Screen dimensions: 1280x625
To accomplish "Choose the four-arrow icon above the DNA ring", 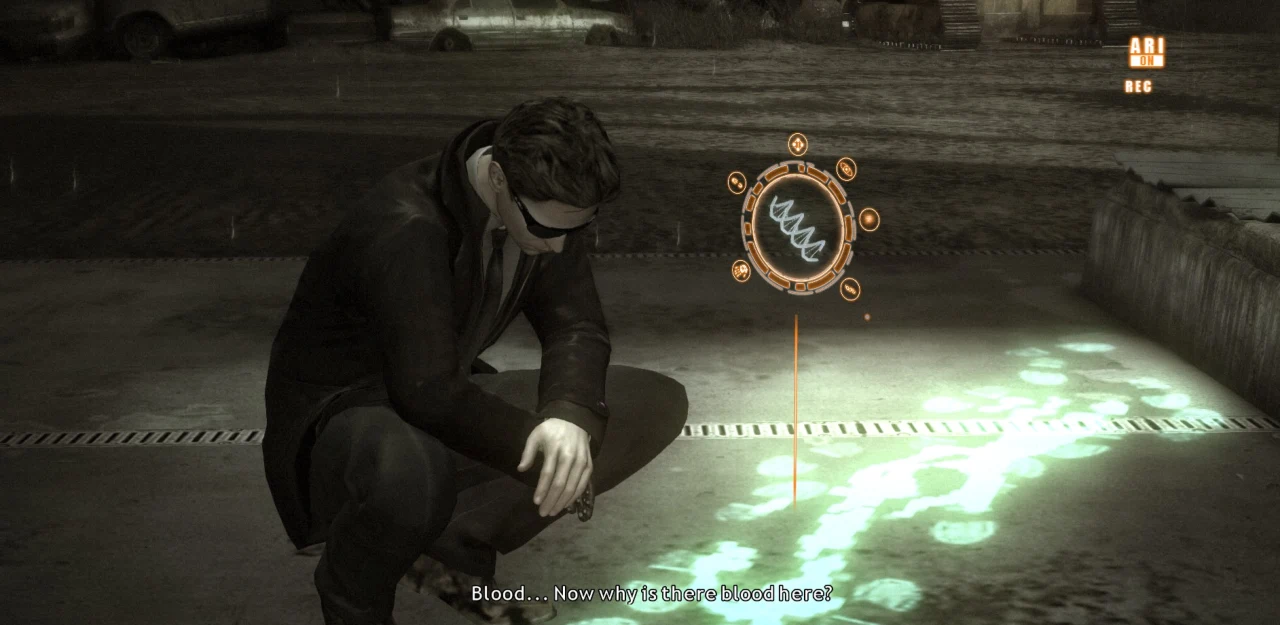I will 797,145.
